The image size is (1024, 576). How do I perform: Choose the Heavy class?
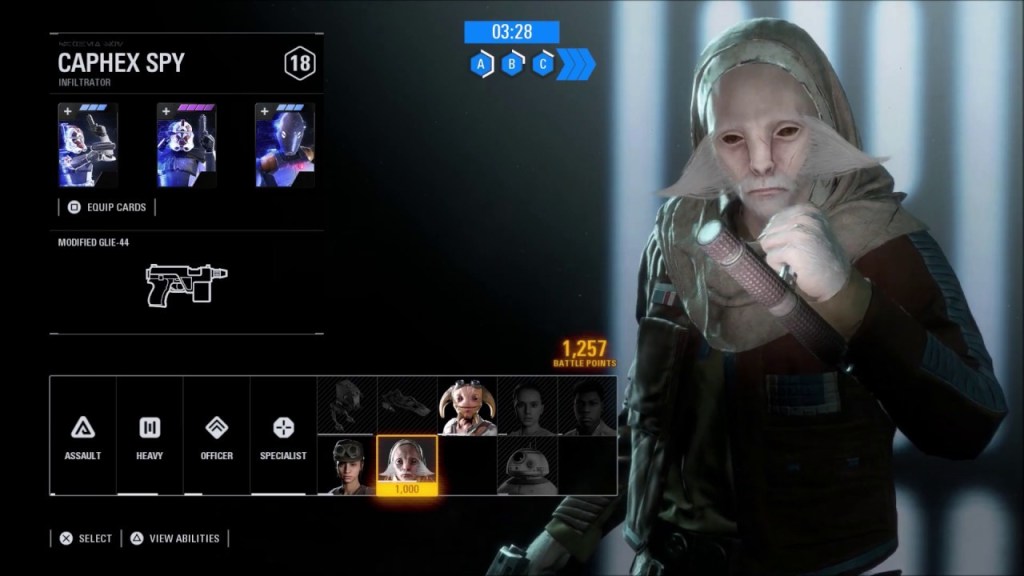click(150, 436)
